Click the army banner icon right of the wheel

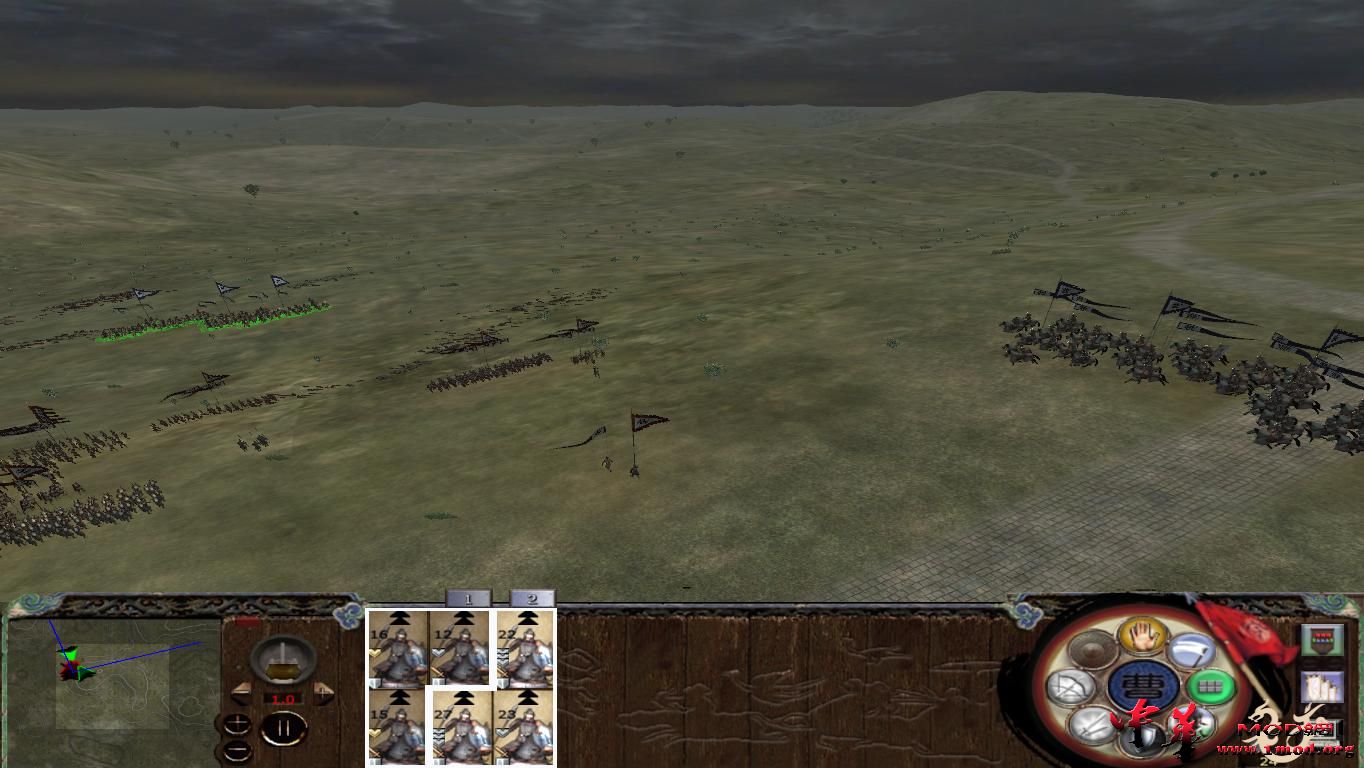(1322, 641)
